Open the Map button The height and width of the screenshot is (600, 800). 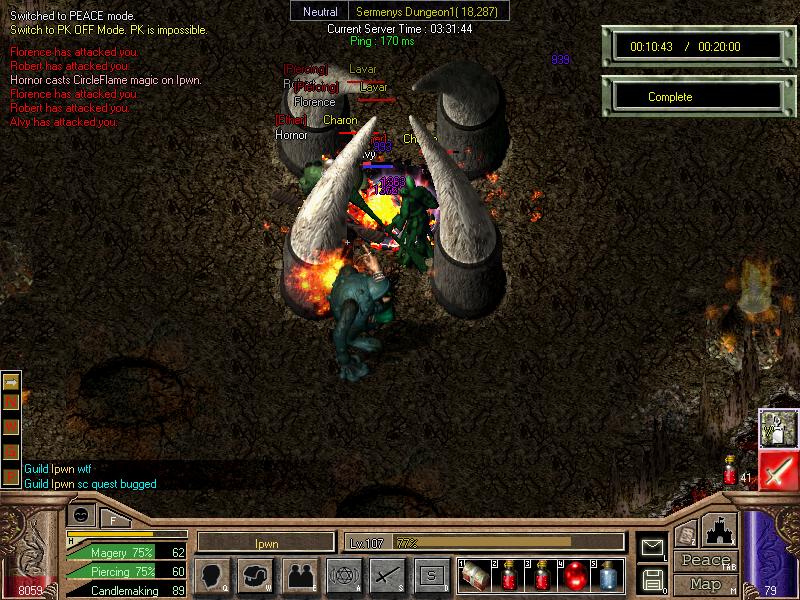pyautogui.click(x=705, y=584)
